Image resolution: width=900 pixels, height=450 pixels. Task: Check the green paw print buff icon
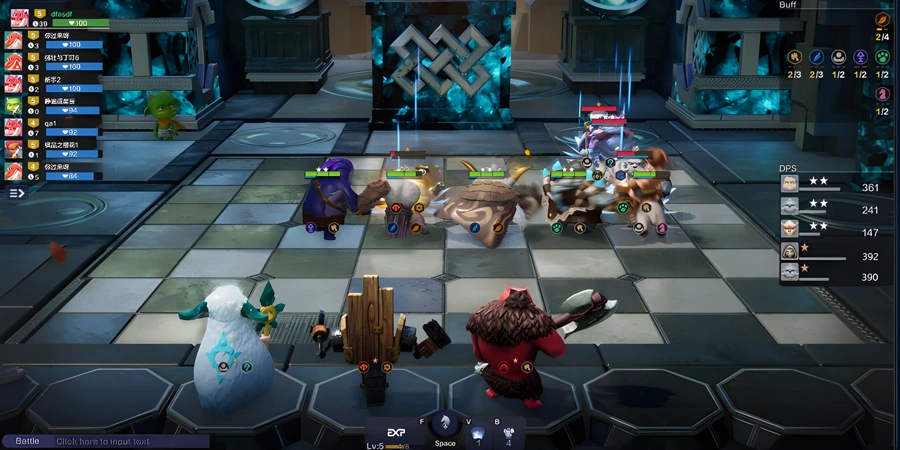pyautogui.click(x=883, y=57)
